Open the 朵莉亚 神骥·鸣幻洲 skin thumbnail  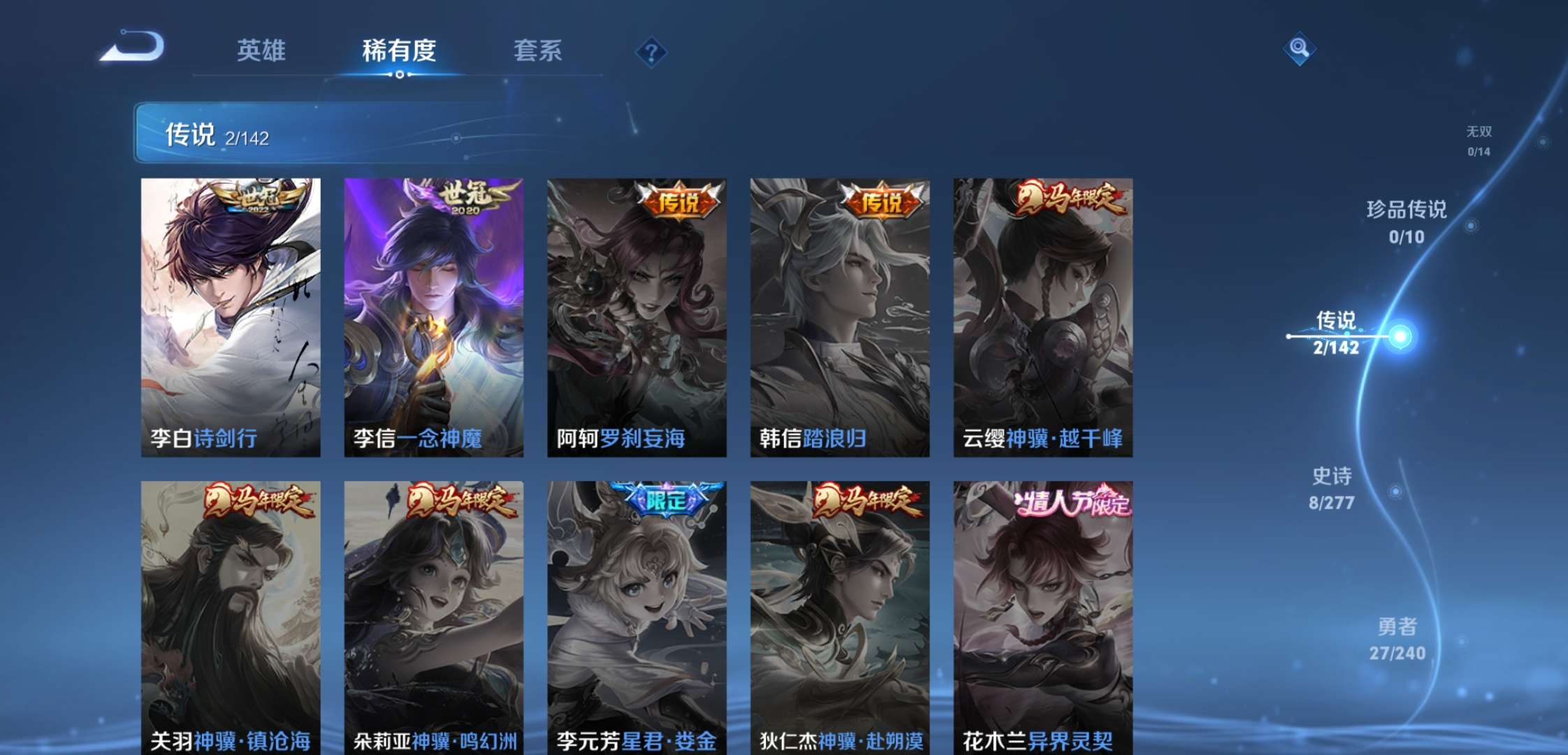pos(433,615)
